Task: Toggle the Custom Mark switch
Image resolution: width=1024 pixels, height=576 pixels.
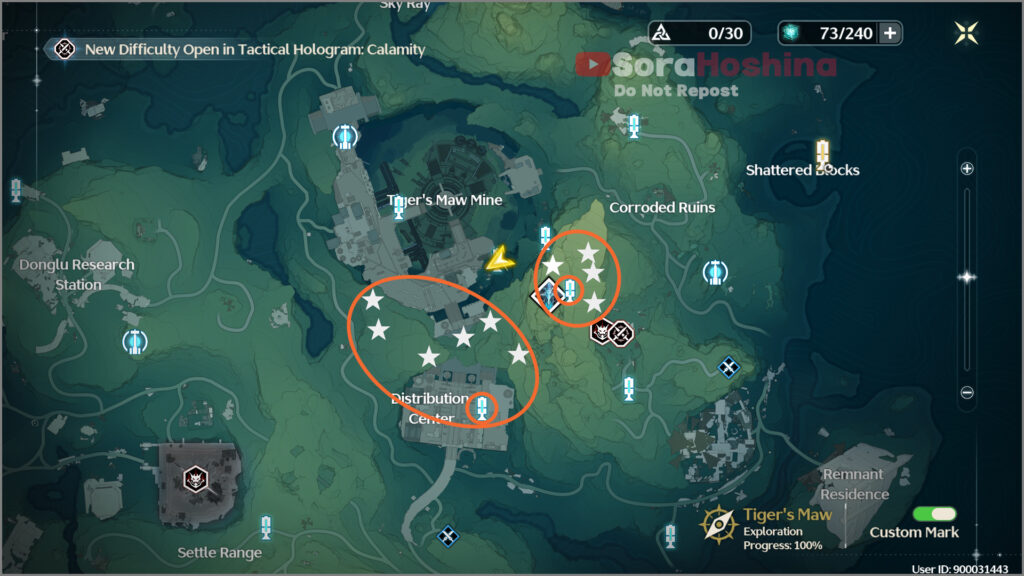Action: pos(935,513)
